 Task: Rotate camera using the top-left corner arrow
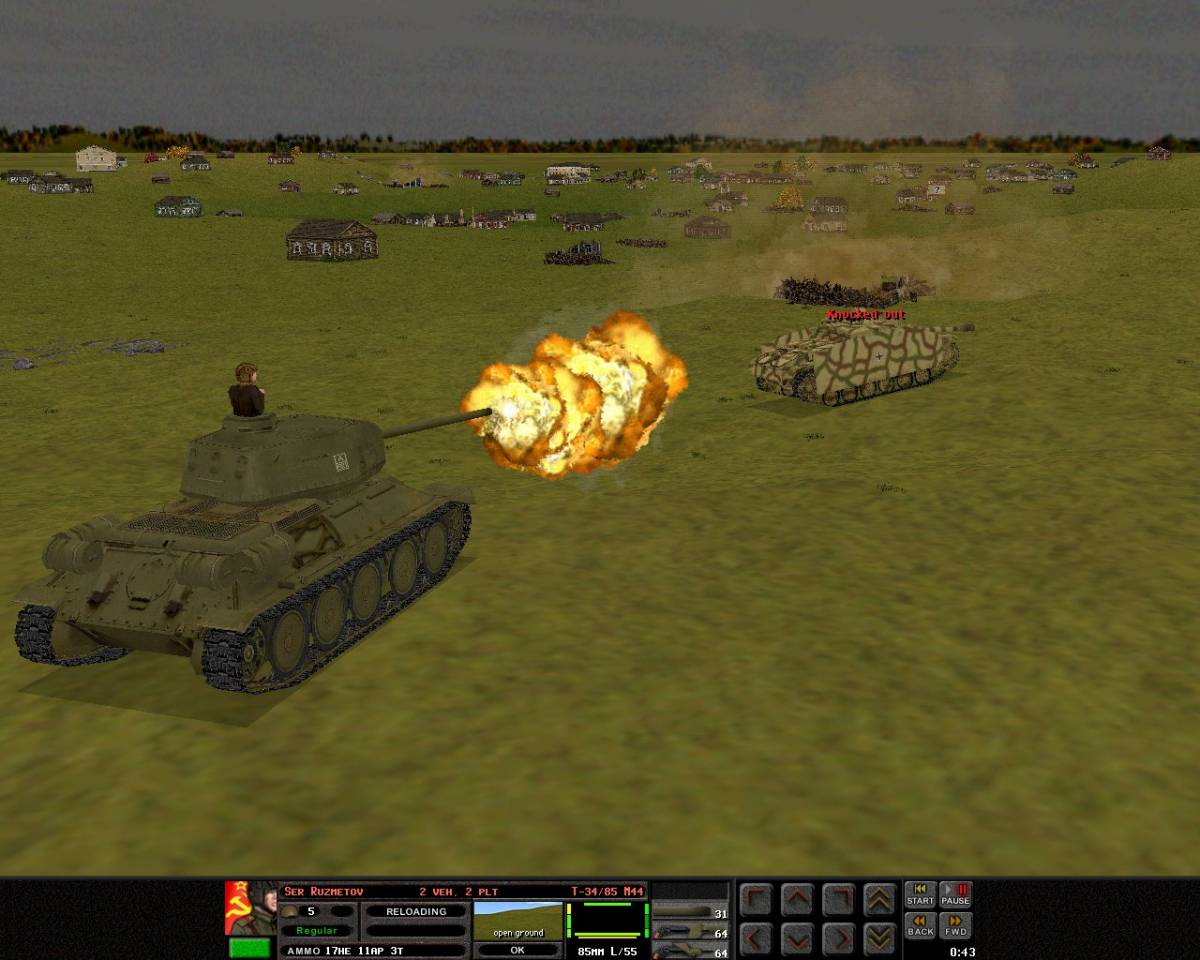pos(756,899)
